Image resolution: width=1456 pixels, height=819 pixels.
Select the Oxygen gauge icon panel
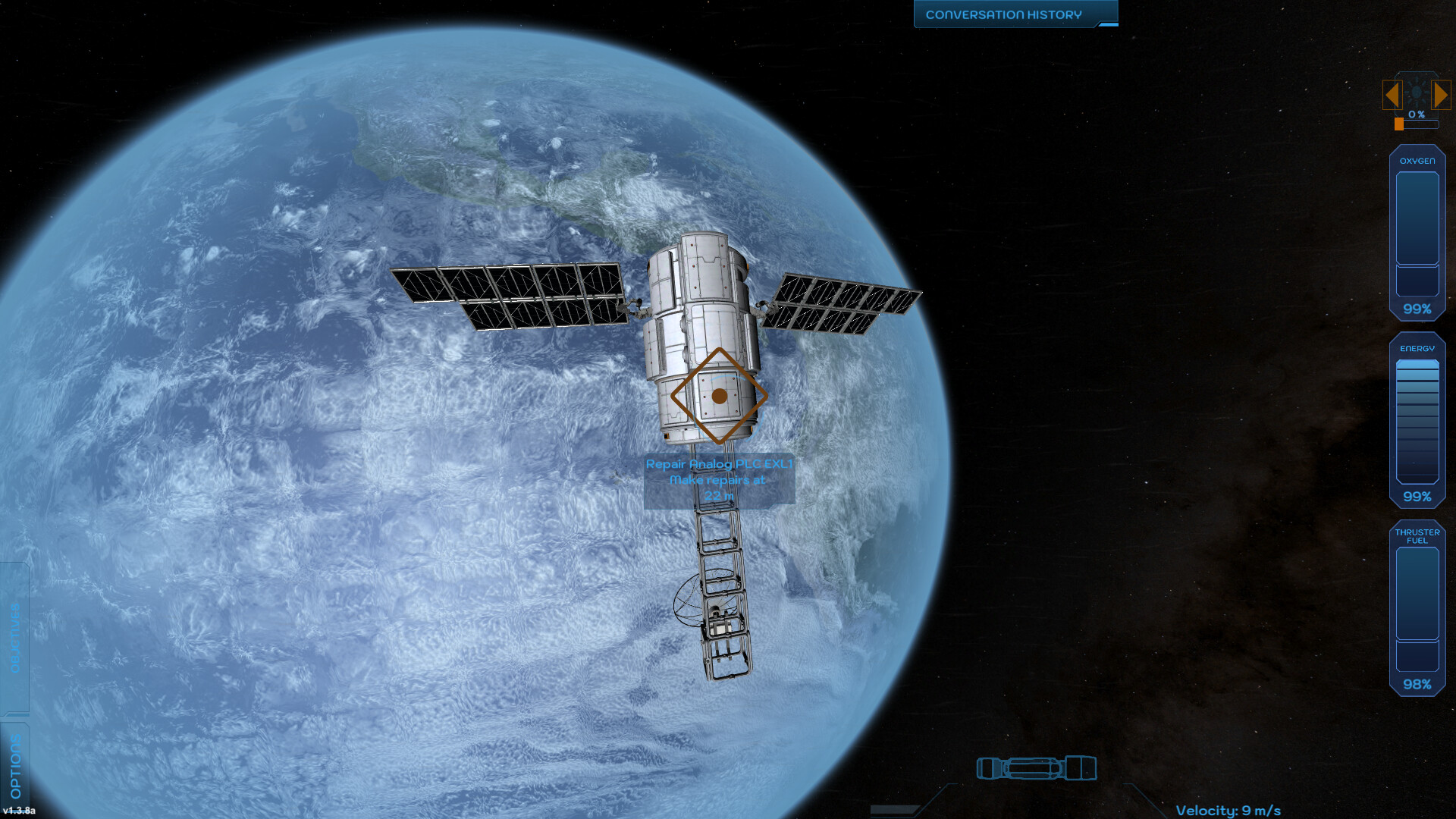pos(1417,231)
